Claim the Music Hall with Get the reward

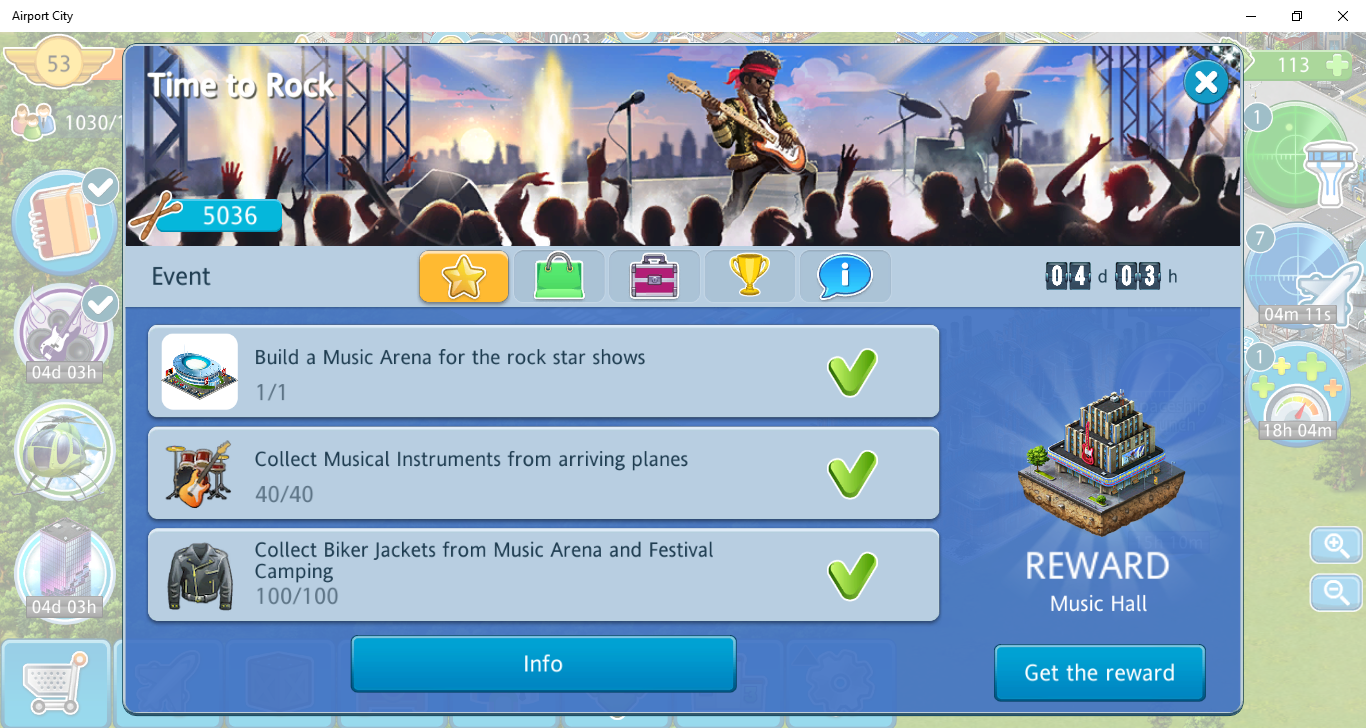click(x=1099, y=673)
